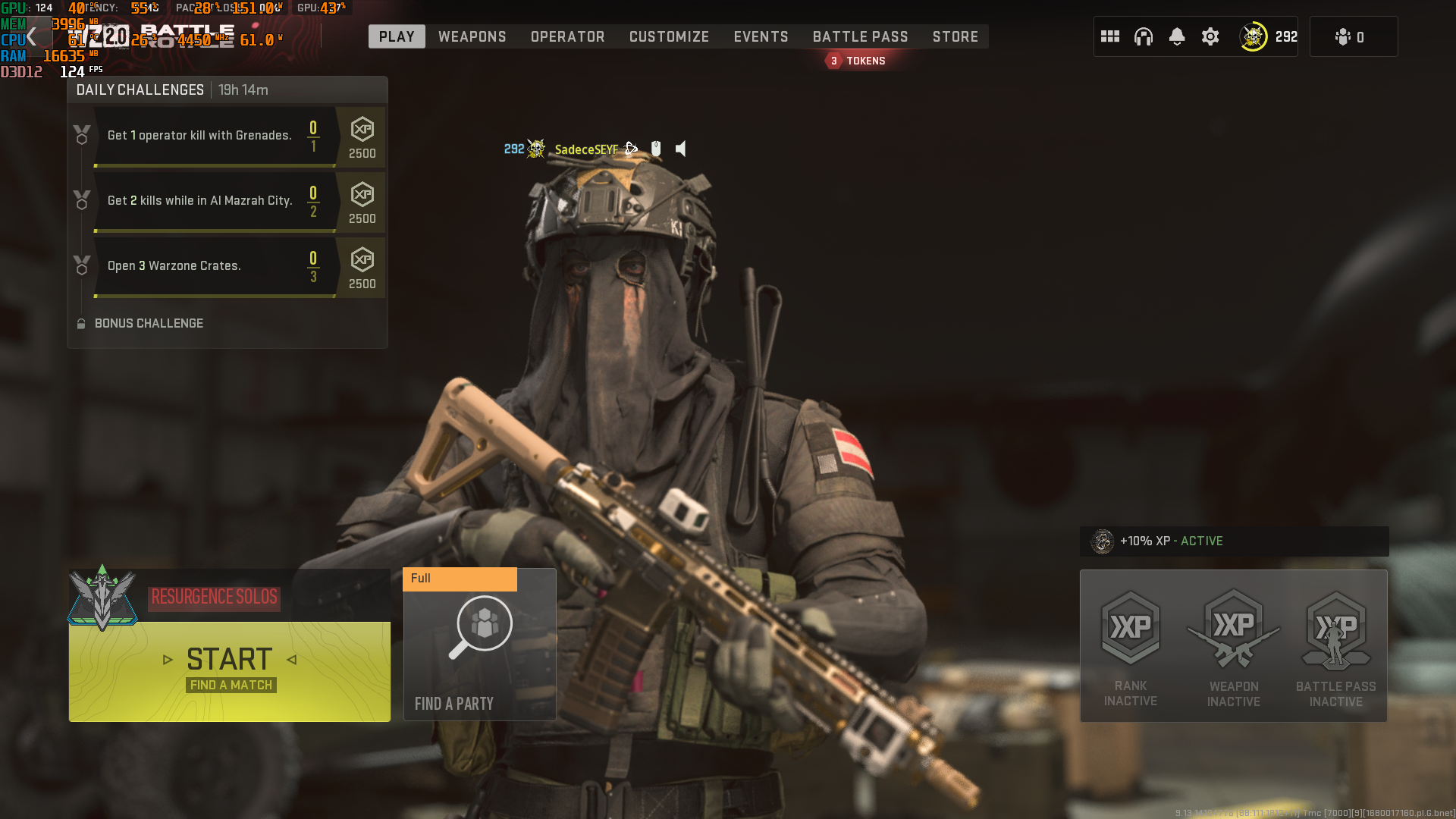1456x819 pixels.
Task: Select the Events tab
Action: pos(761,36)
